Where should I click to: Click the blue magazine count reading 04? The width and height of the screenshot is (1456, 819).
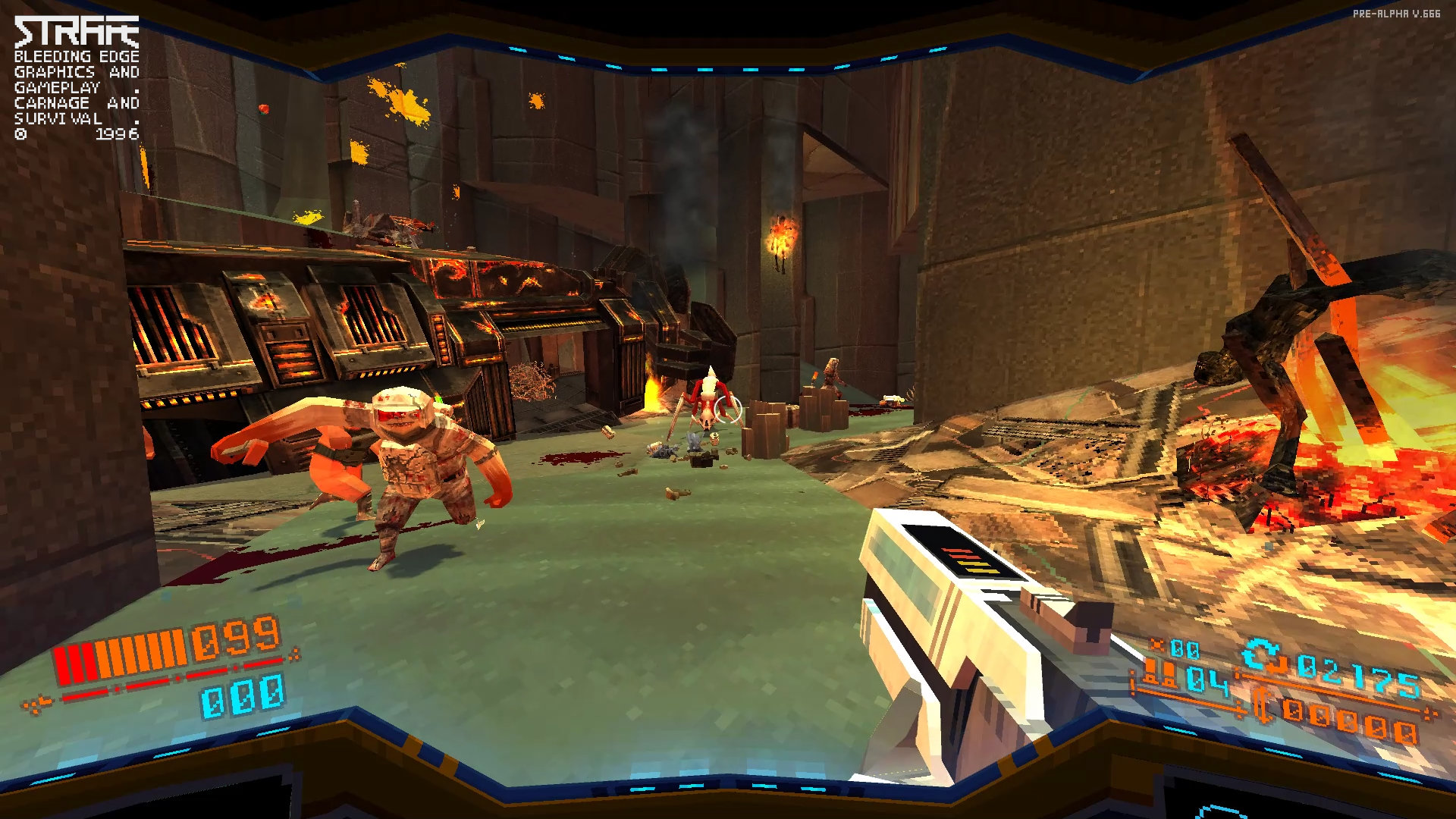1206,680
